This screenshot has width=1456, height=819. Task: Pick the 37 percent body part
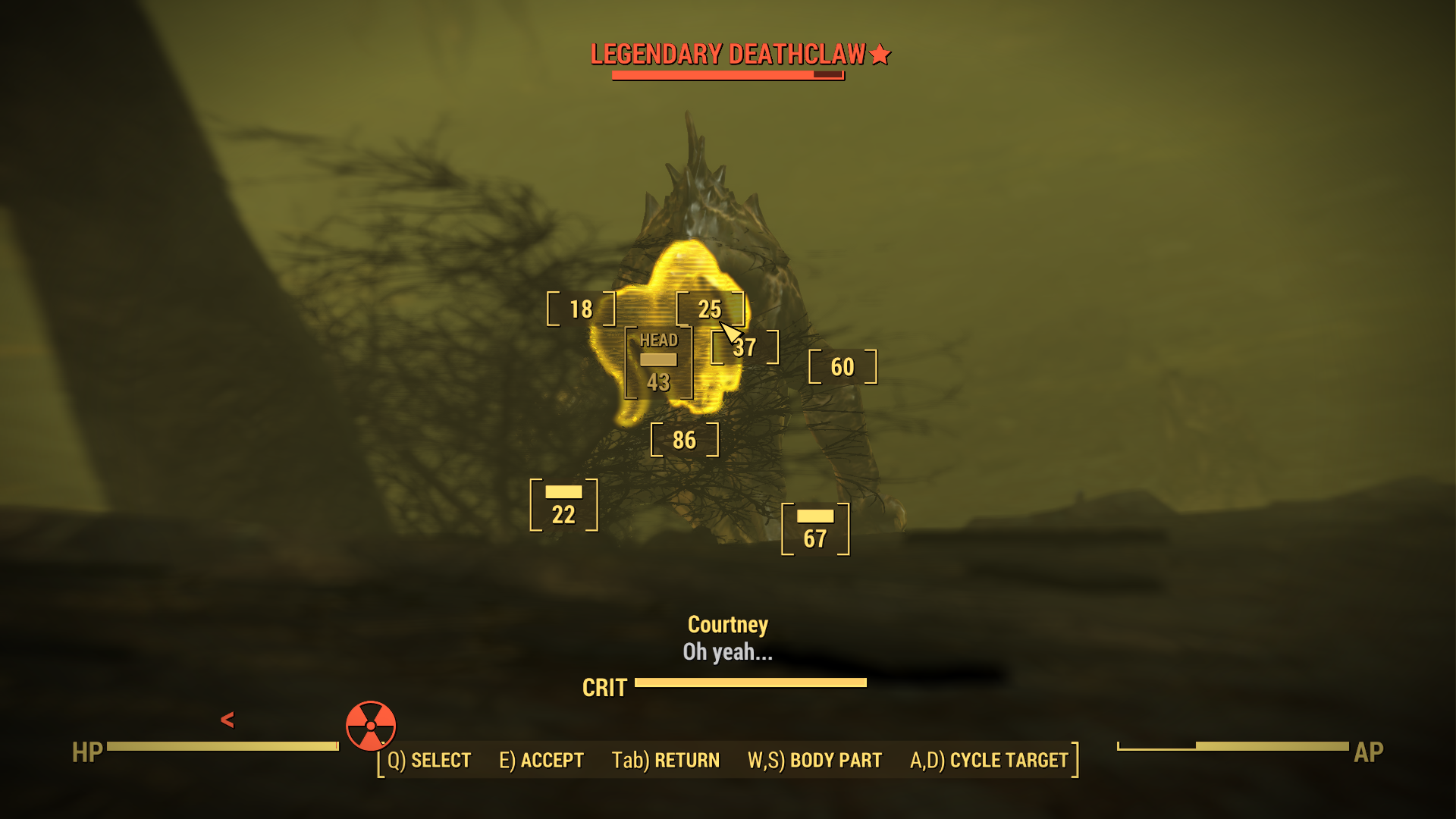(745, 348)
